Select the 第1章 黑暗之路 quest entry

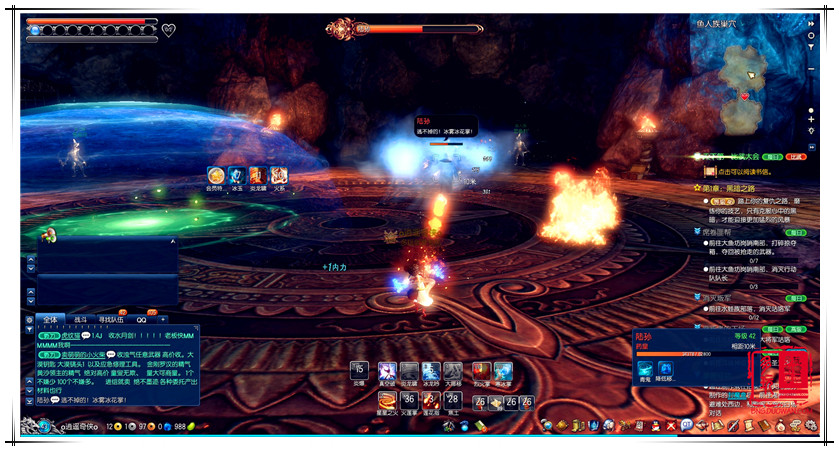click(730, 187)
